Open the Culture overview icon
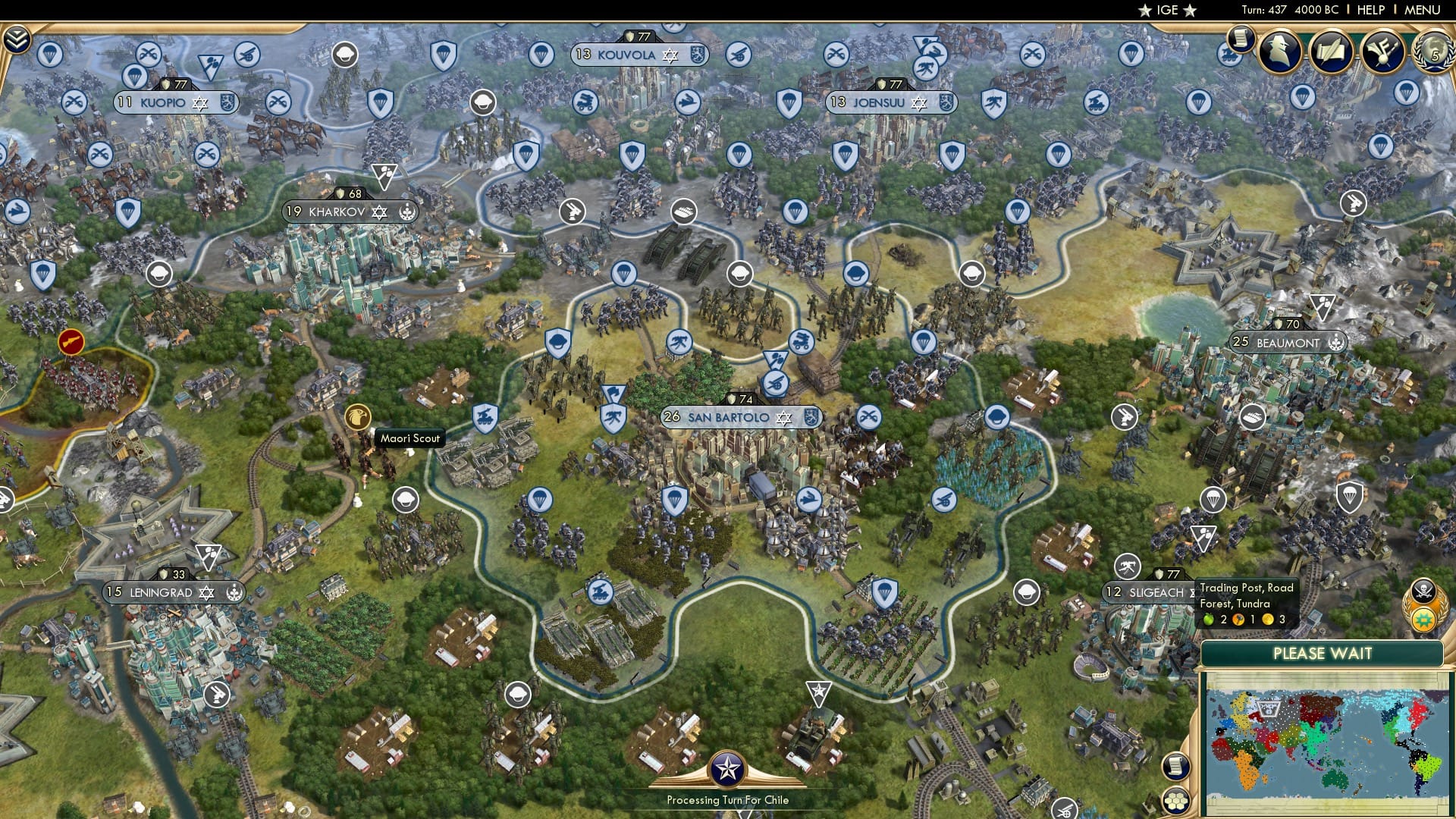1456x819 pixels. 1382,50
